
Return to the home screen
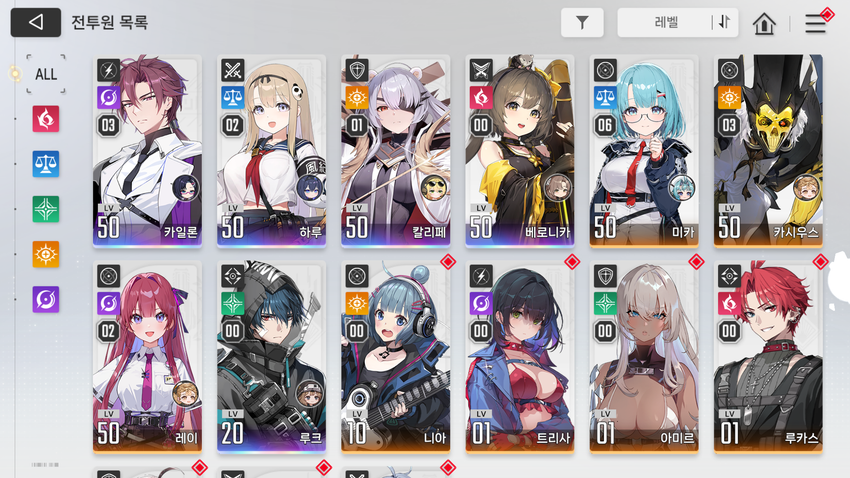[x=765, y=23]
